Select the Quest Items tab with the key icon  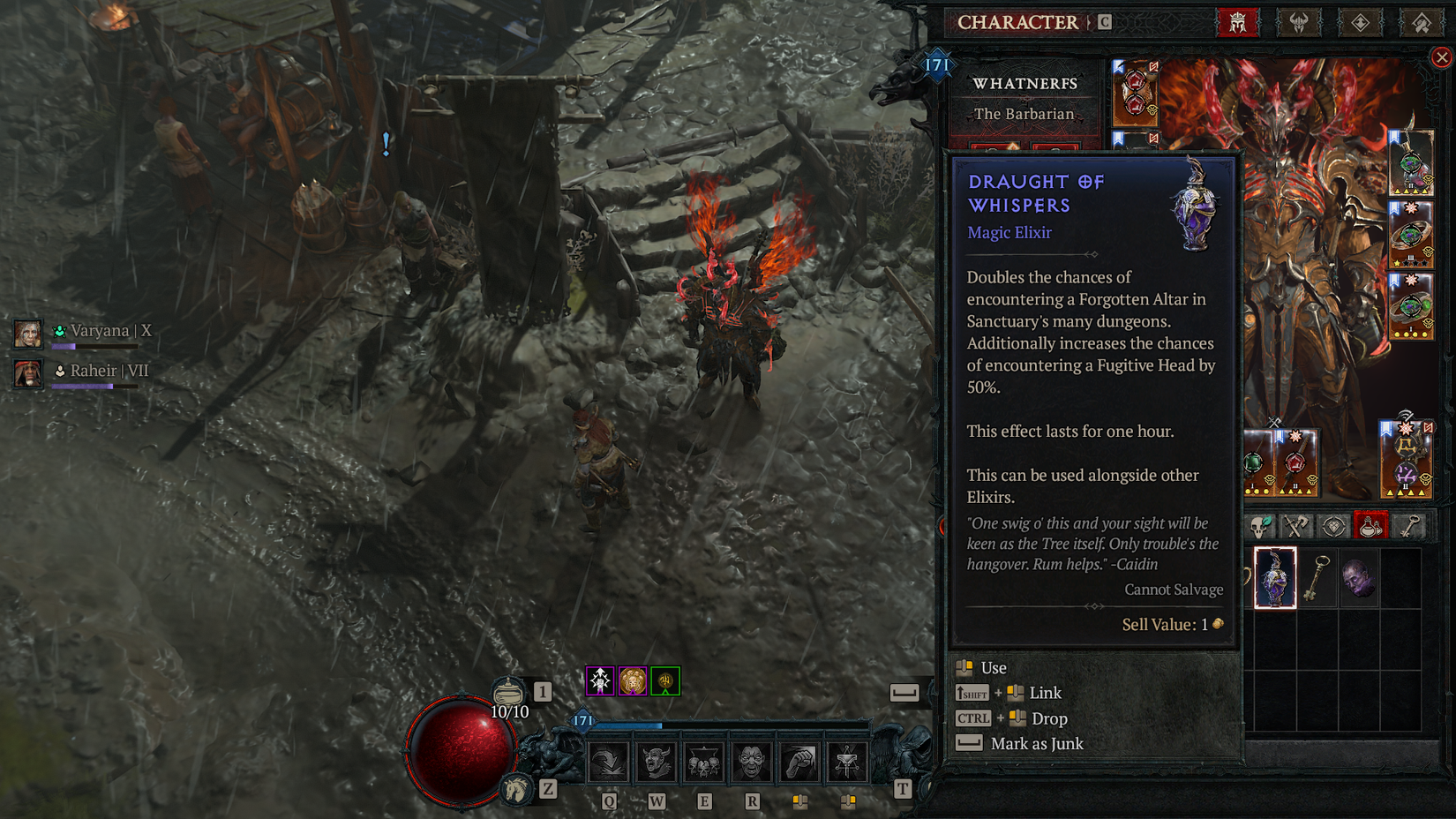click(x=1407, y=525)
